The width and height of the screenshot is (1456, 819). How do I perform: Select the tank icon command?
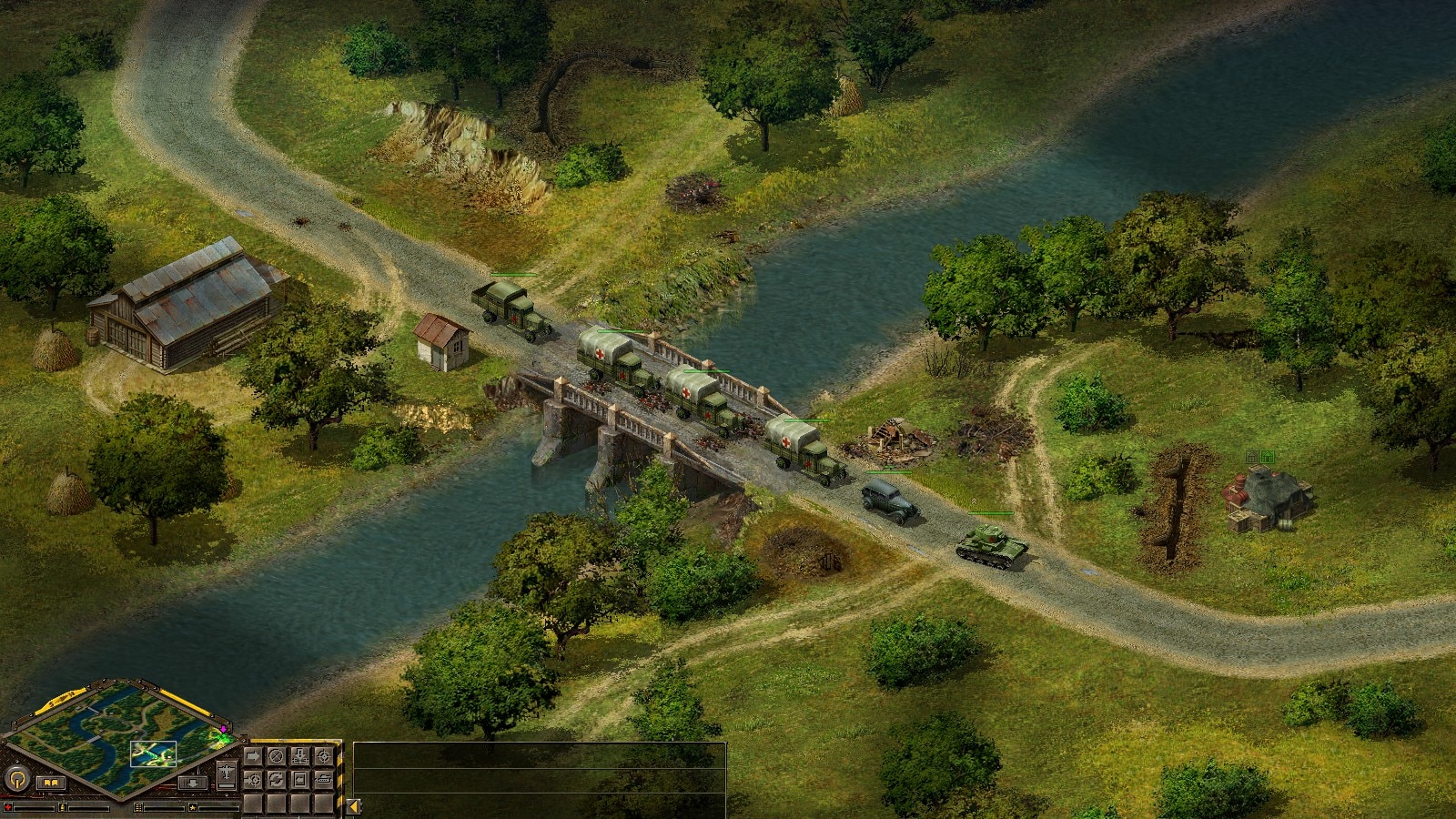[323, 780]
